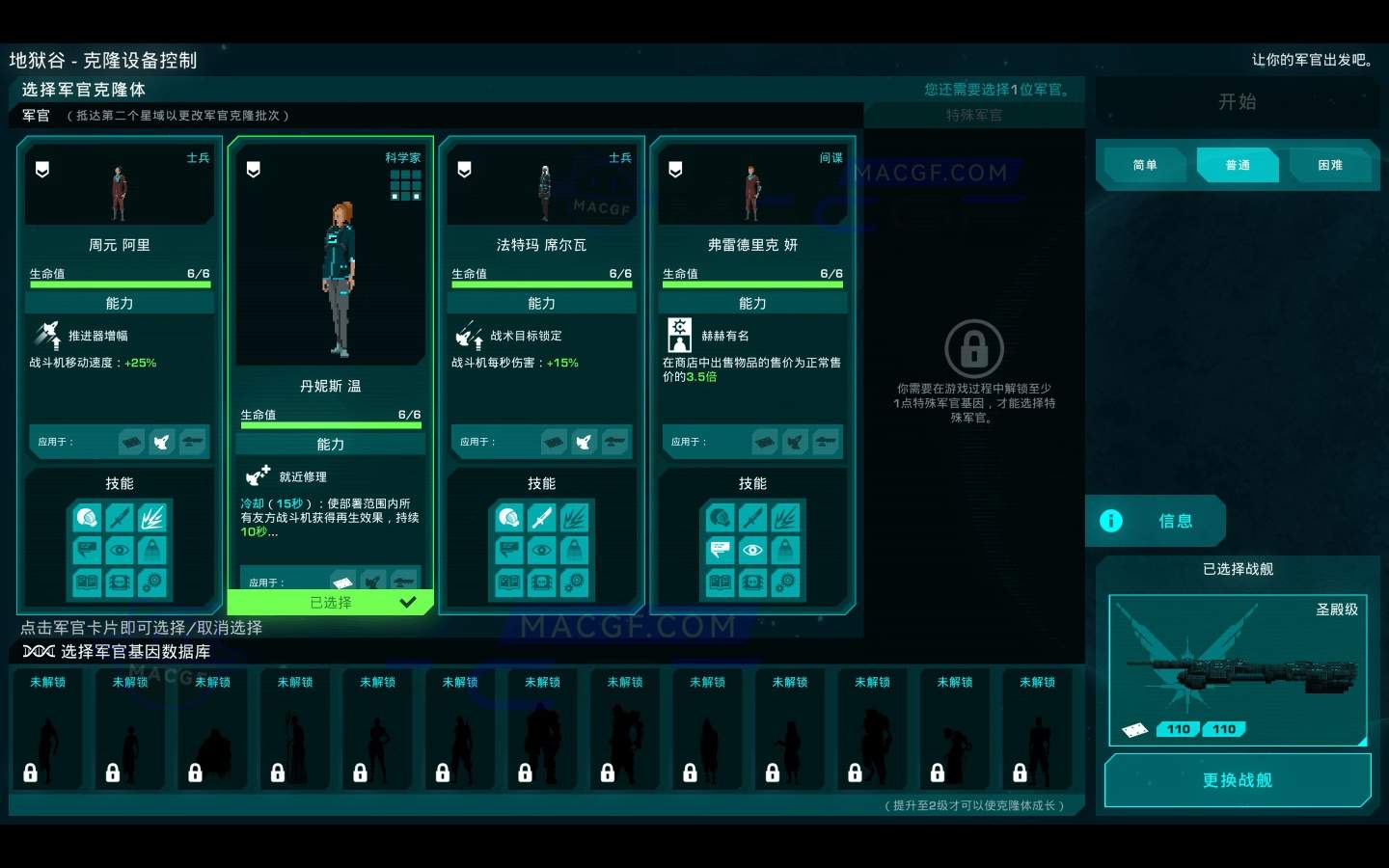Expand the locked special officer panel
The image size is (1389, 868).
(x=974, y=347)
